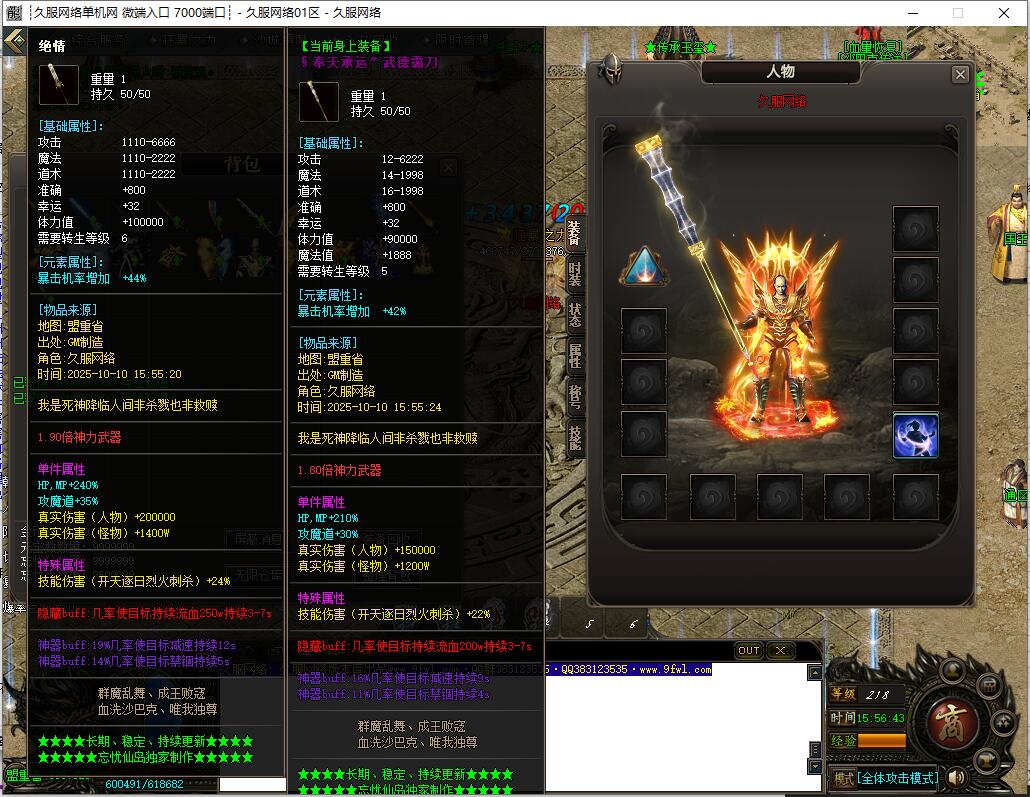Screen dimensions: 1030x797
Task: Click the glowing blue figure equipment slot
Action: point(915,435)
